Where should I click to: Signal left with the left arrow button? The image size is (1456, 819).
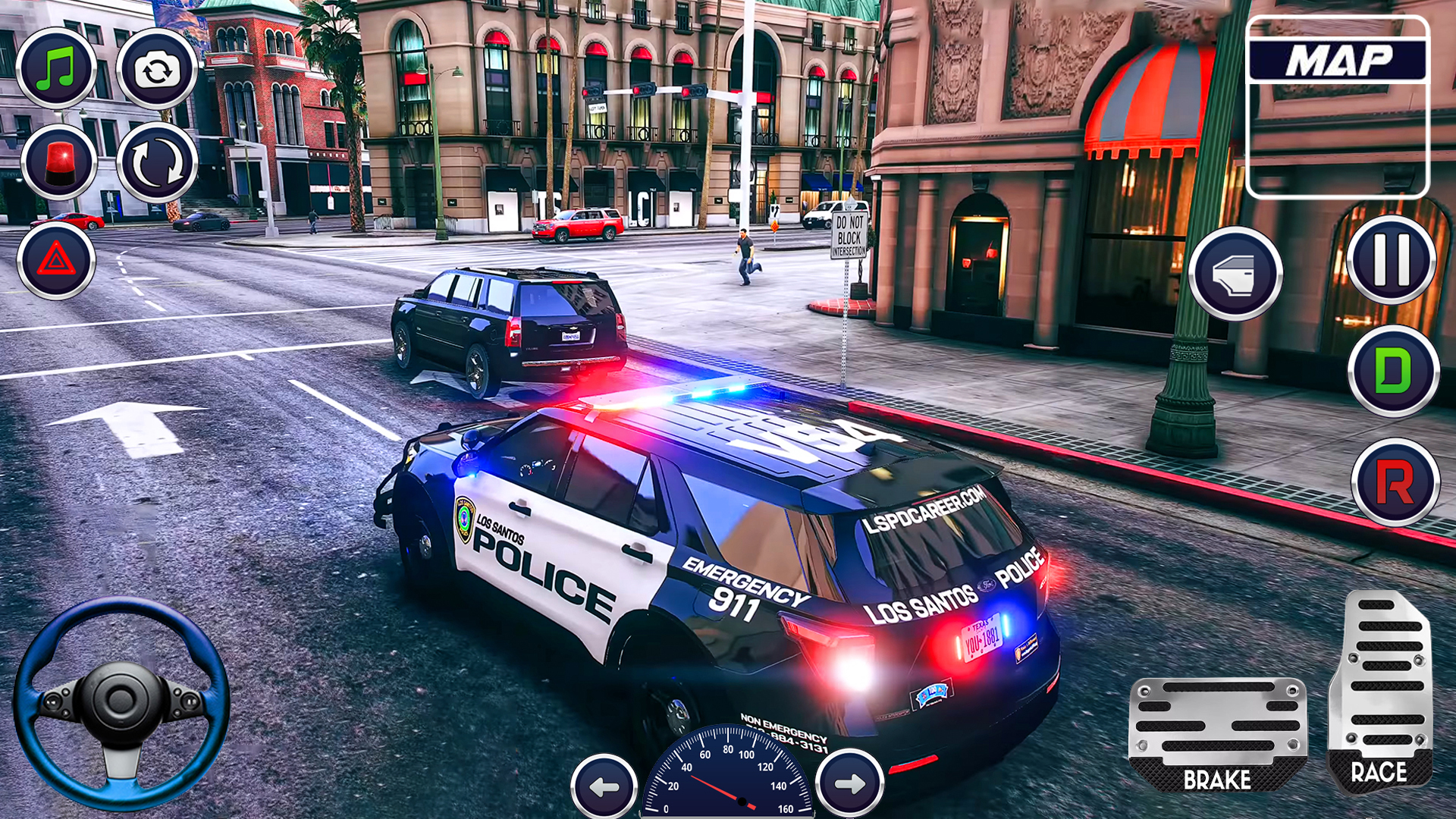click(604, 786)
